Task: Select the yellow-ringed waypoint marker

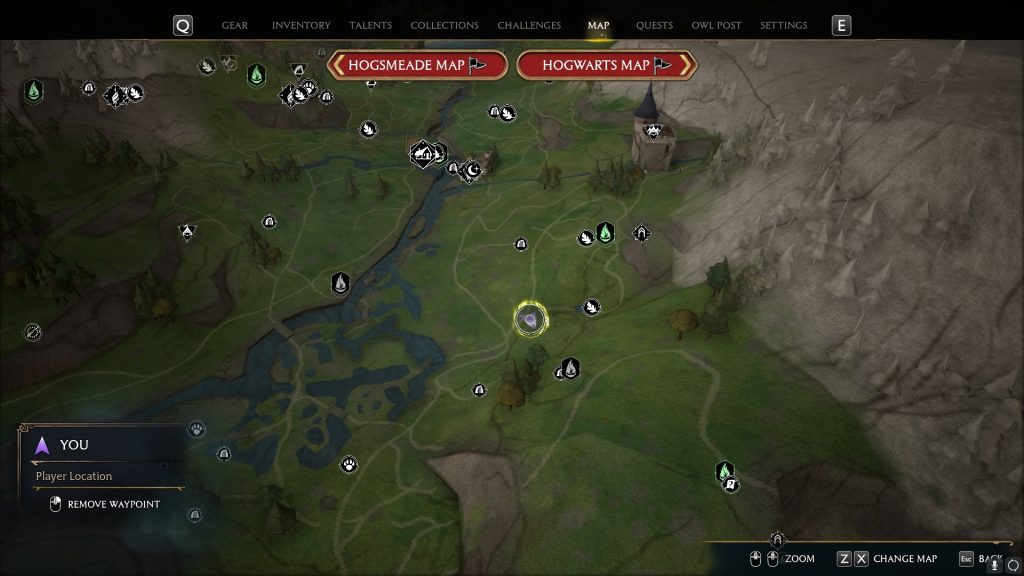Action: pyautogui.click(x=531, y=320)
